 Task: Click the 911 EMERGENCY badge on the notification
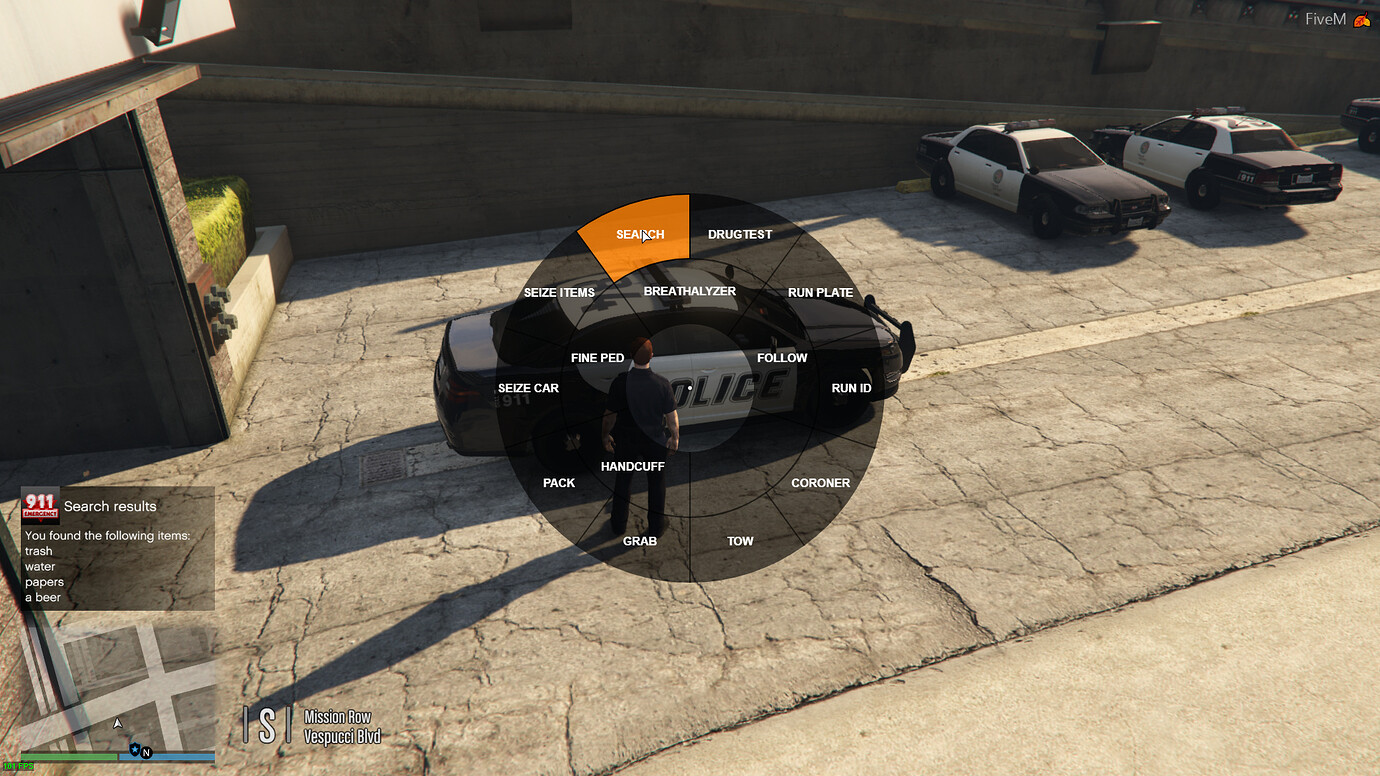point(38,508)
